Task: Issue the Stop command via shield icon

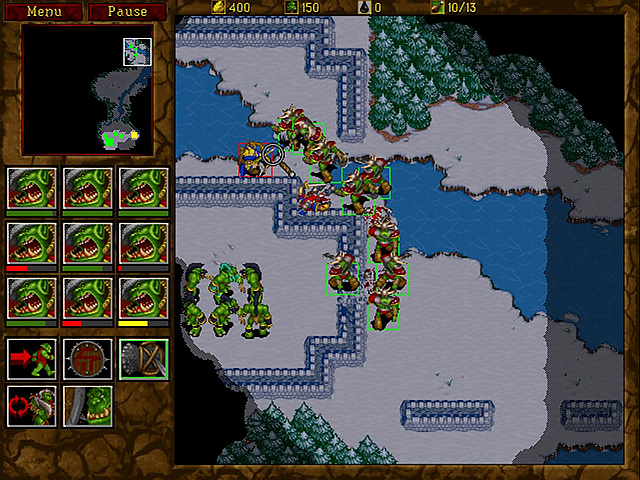Action: point(86,359)
